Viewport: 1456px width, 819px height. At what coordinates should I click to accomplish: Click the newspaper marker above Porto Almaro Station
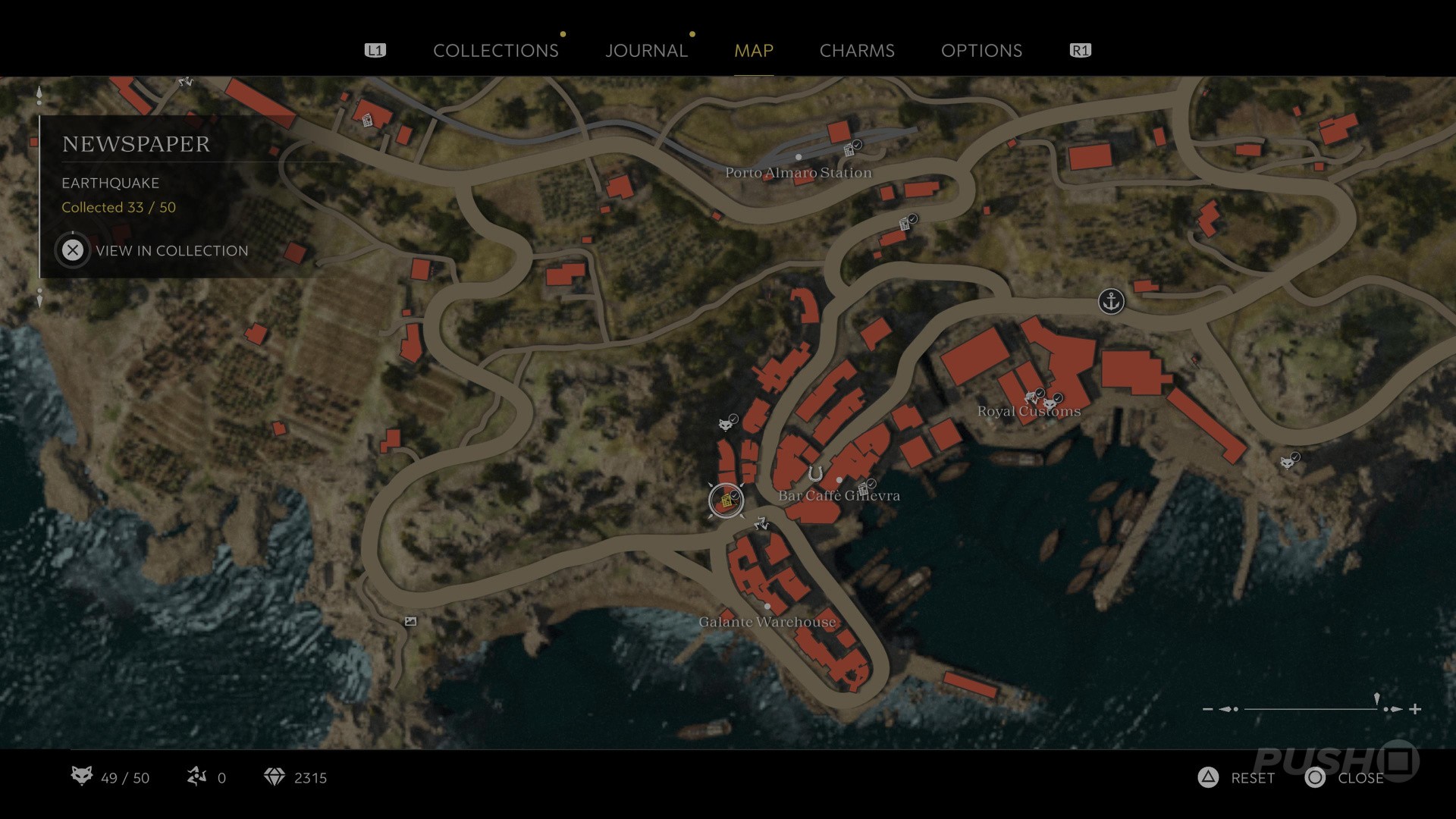[x=850, y=149]
